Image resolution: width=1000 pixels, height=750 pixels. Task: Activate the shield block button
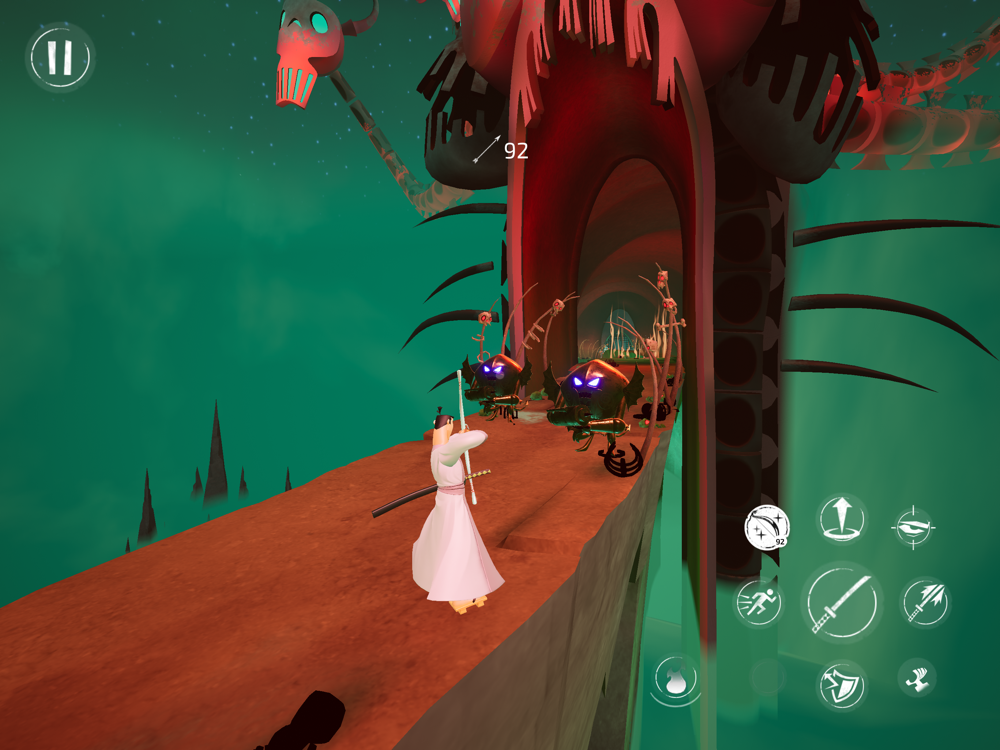coord(840,685)
